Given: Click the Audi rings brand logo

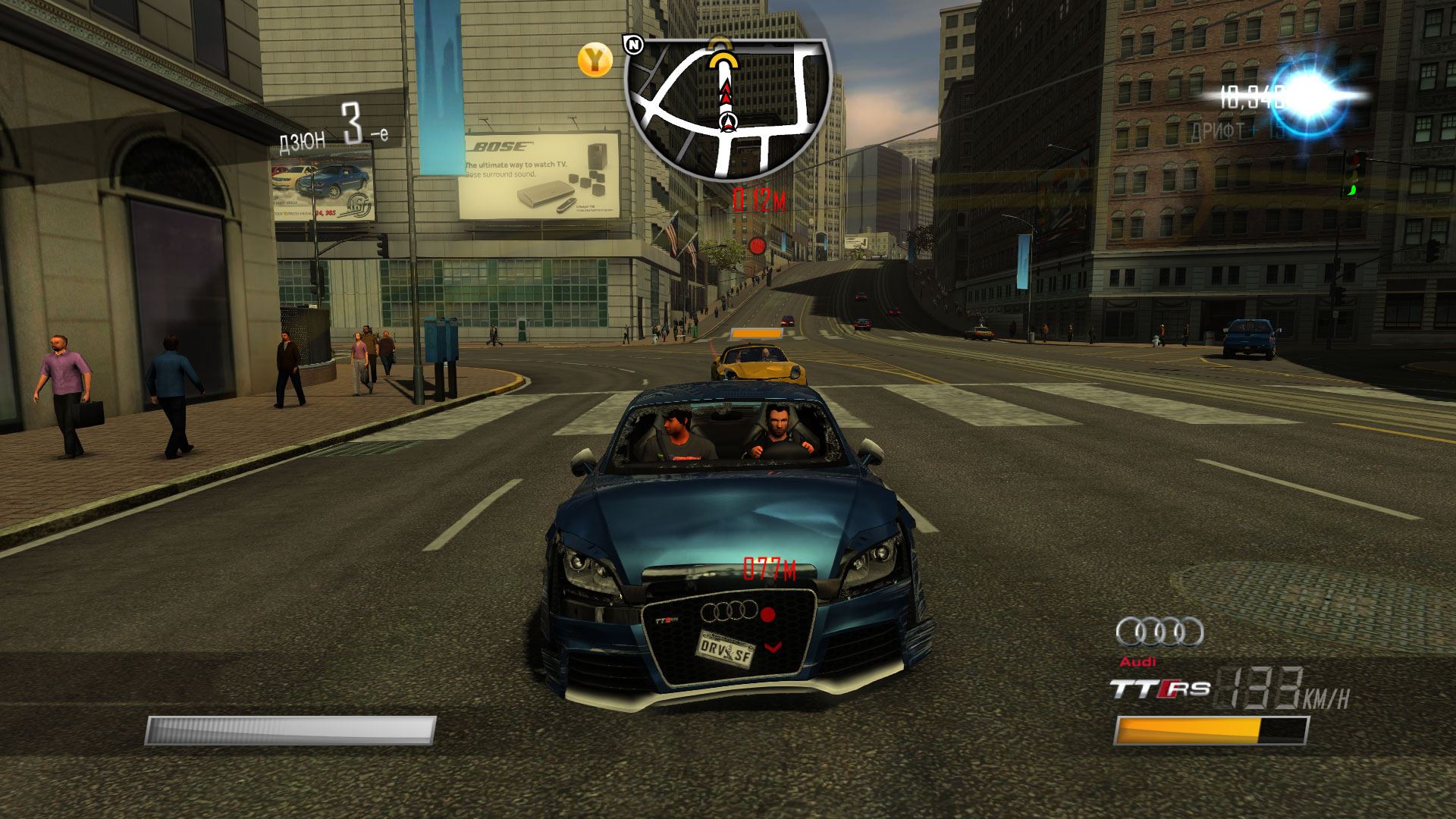Looking at the screenshot, I should click(1159, 632).
